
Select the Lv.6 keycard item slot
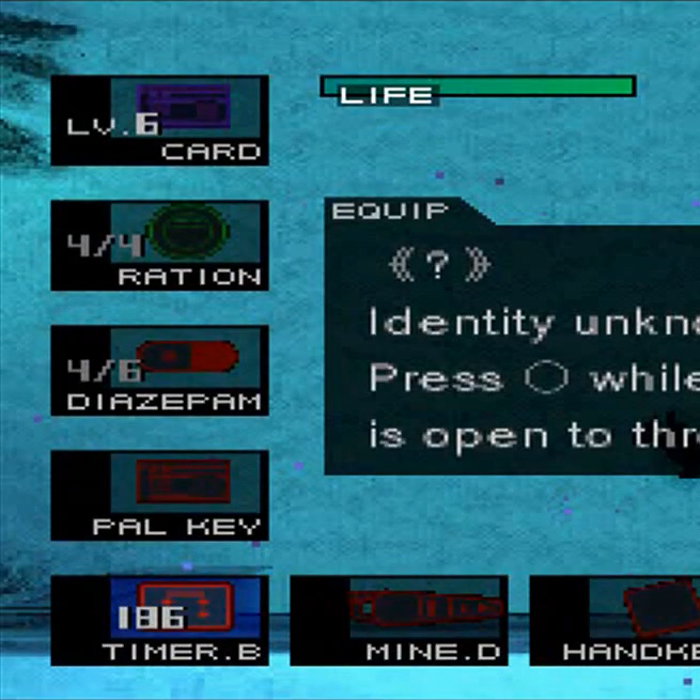click(160, 121)
